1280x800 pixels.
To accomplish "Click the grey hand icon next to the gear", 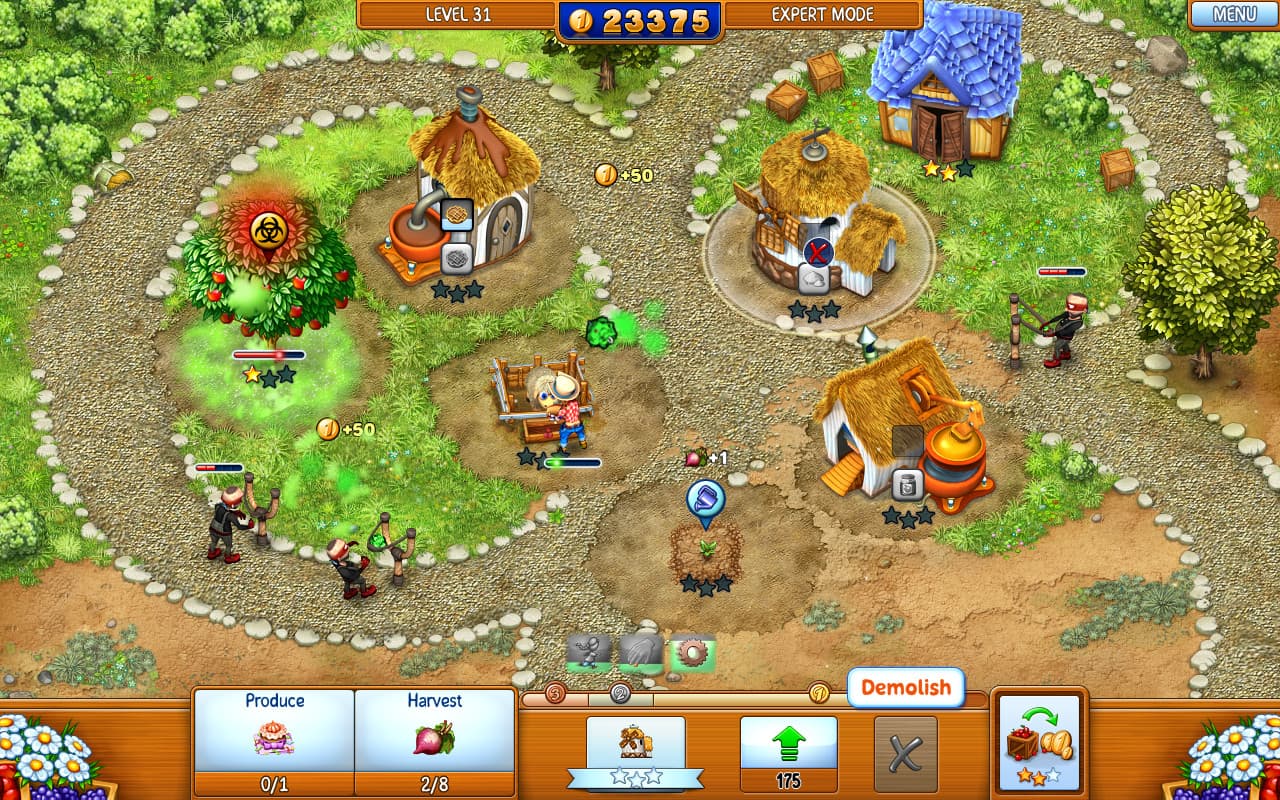I will point(640,650).
